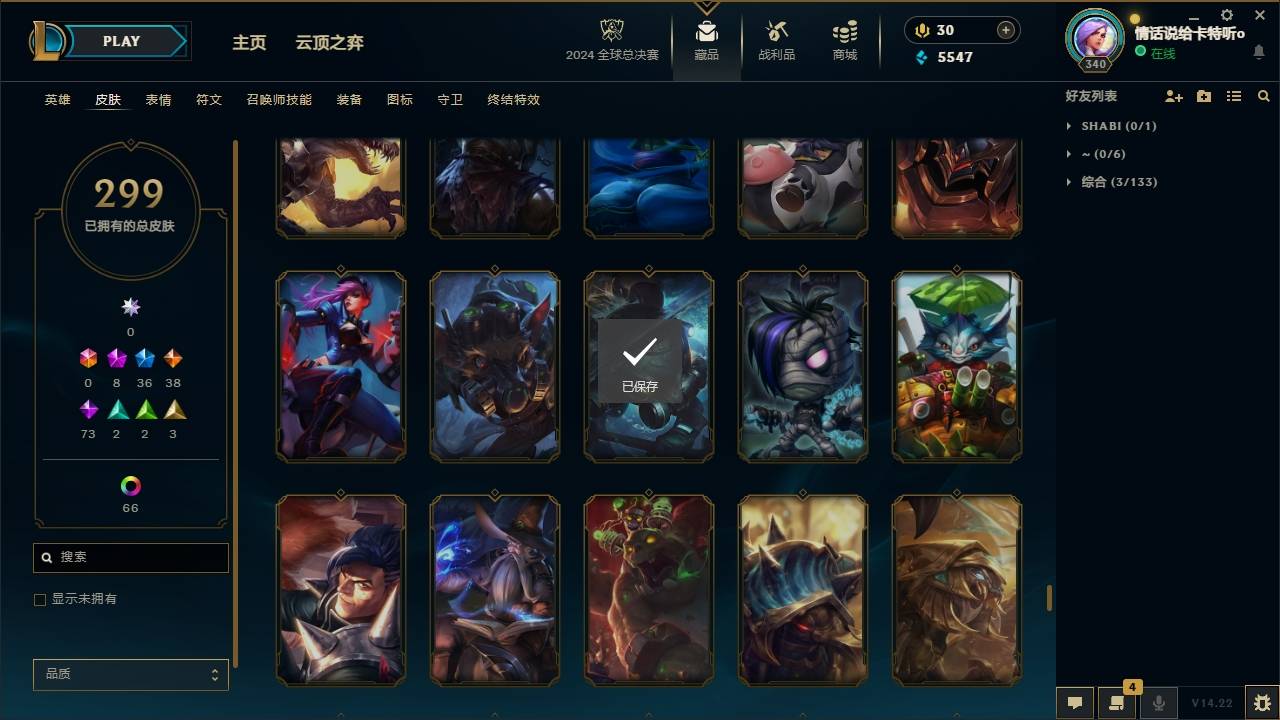
Task: Open the Store (商城) icon
Action: [843, 40]
